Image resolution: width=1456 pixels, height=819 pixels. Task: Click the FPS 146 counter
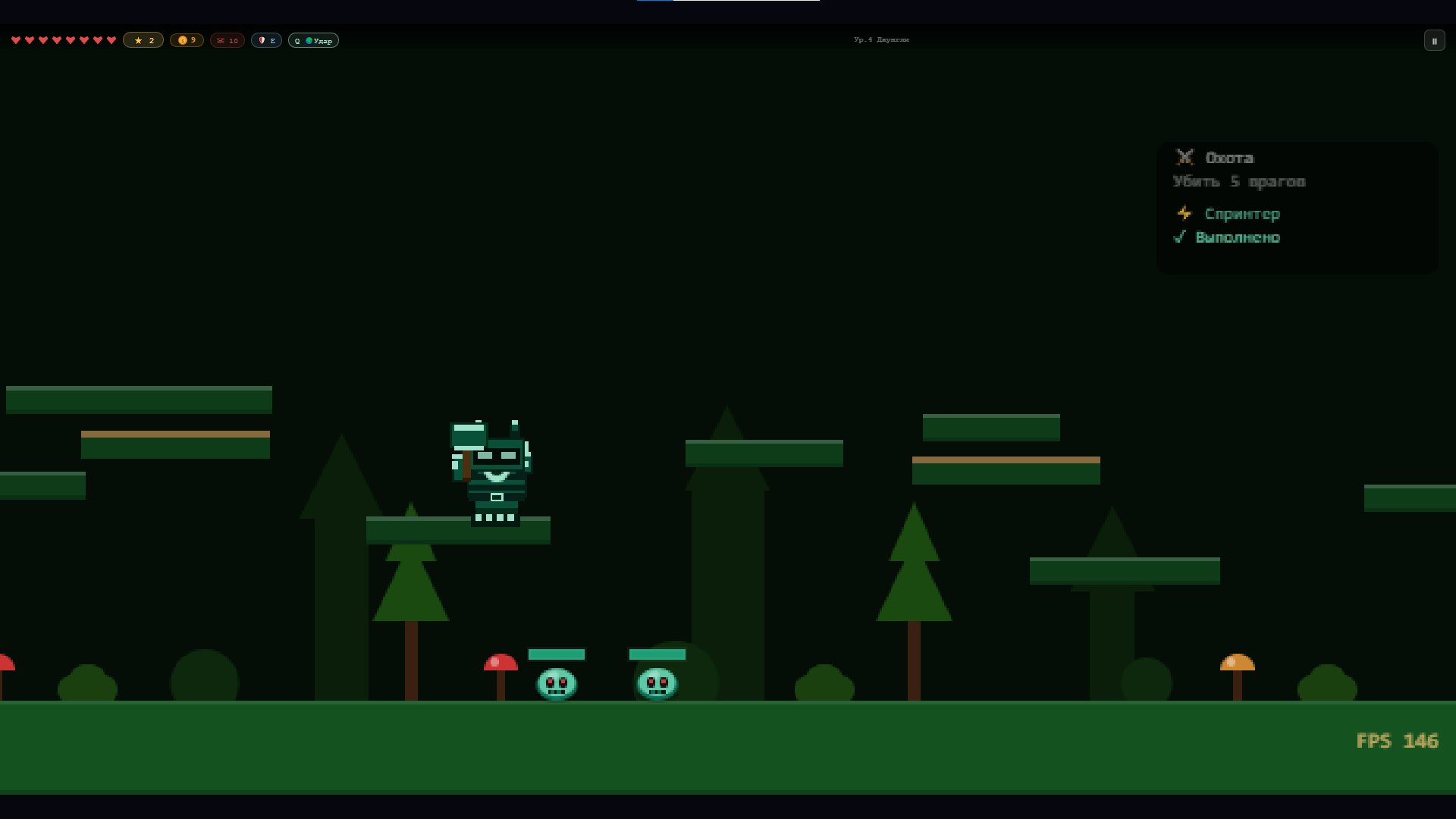pos(1398,741)
